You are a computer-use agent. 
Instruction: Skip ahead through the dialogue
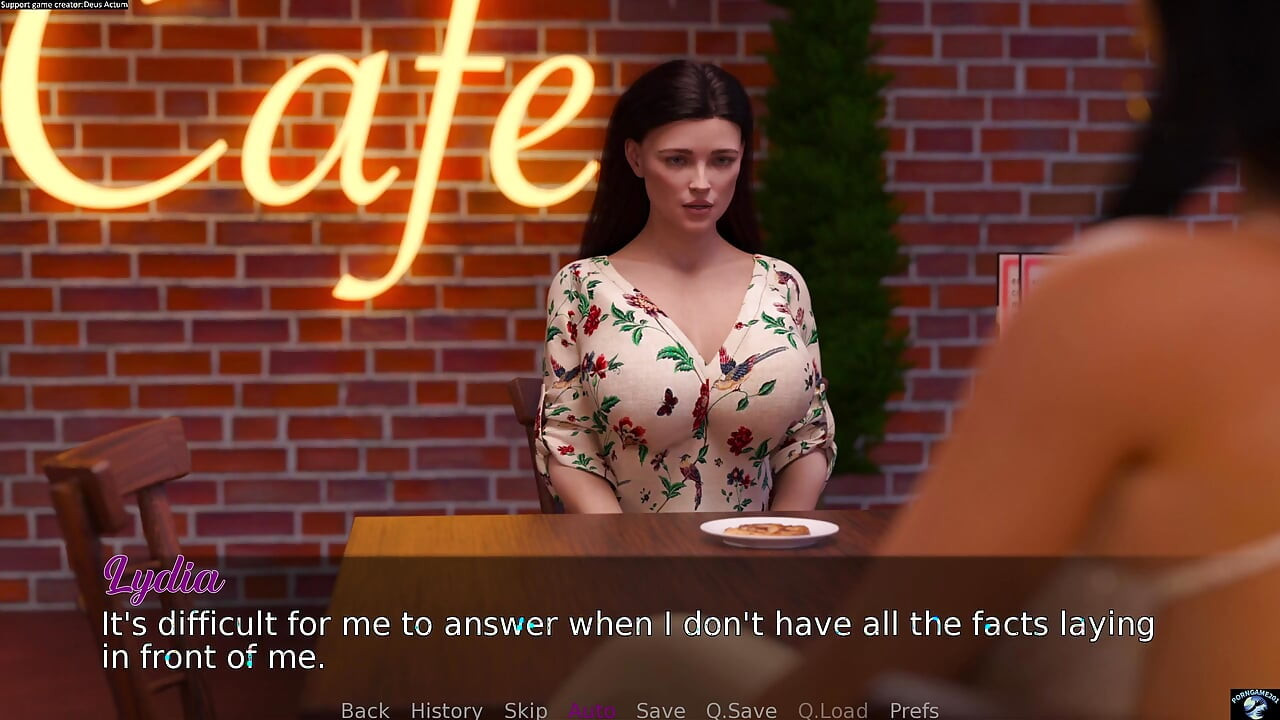point(525,710)
